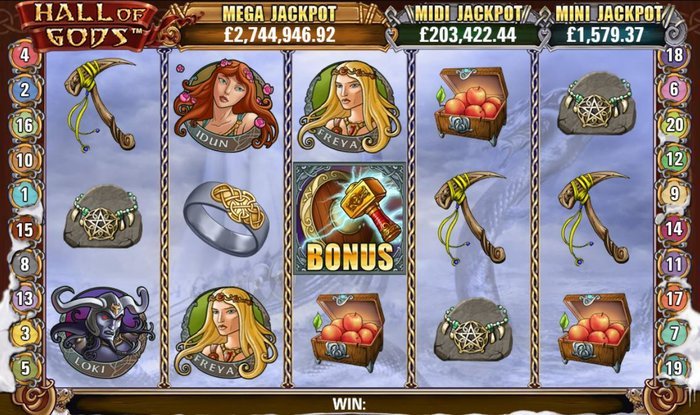Highlight the payline 11 marker
700x415 pixels.
[675, 264]
